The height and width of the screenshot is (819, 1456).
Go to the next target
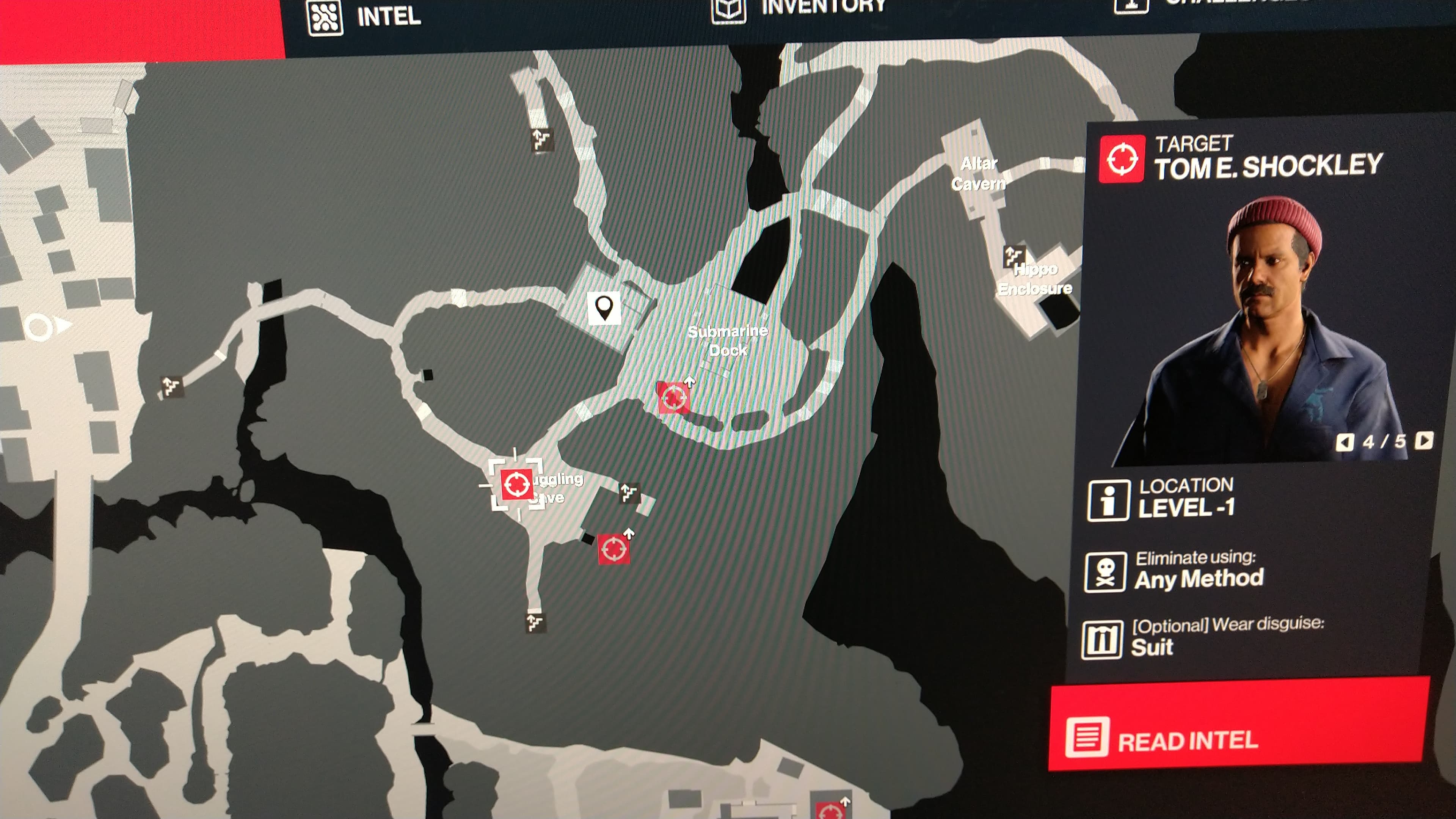point(1424,440)
